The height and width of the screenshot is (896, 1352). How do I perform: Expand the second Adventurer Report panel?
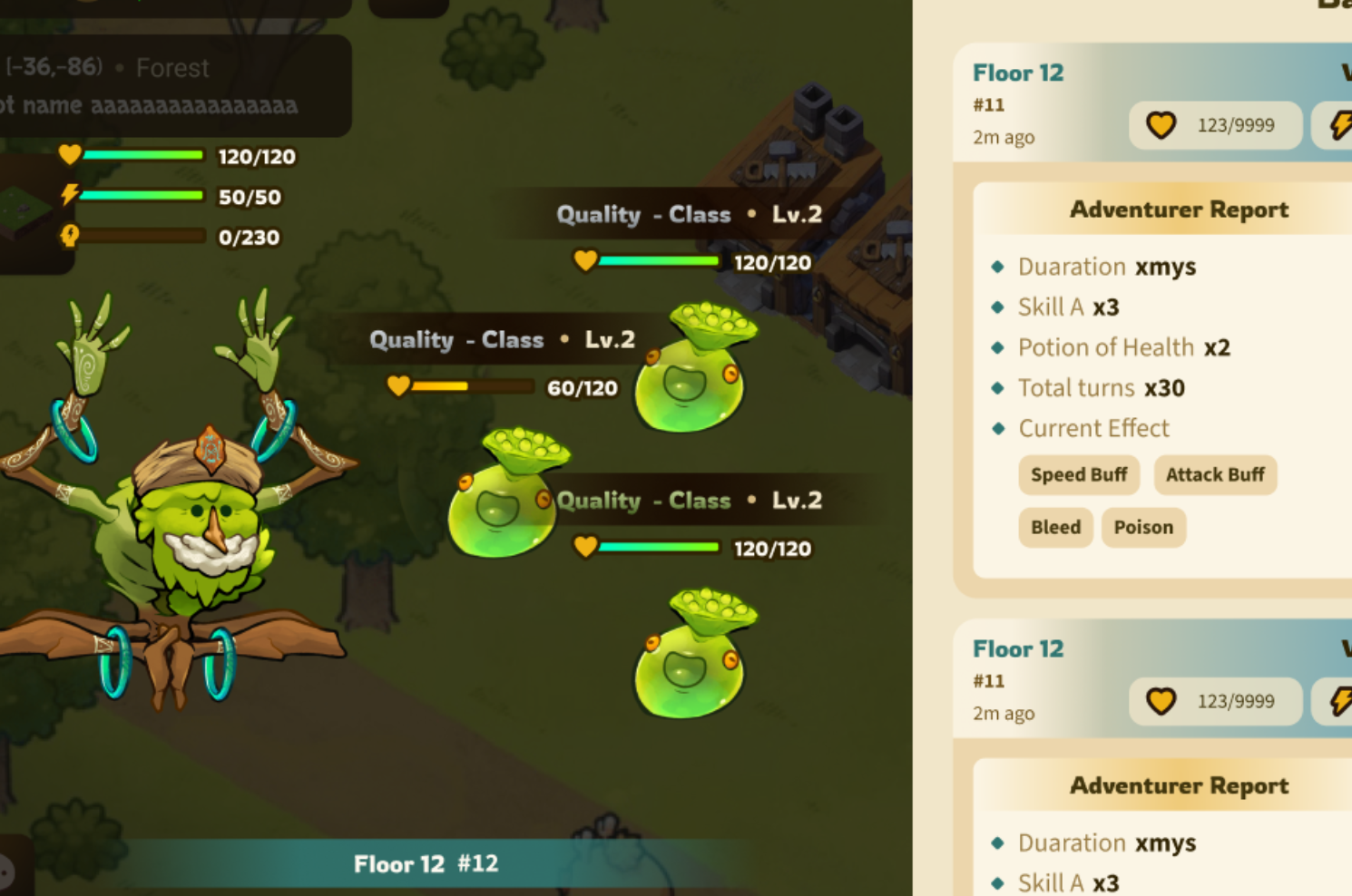1179,784
